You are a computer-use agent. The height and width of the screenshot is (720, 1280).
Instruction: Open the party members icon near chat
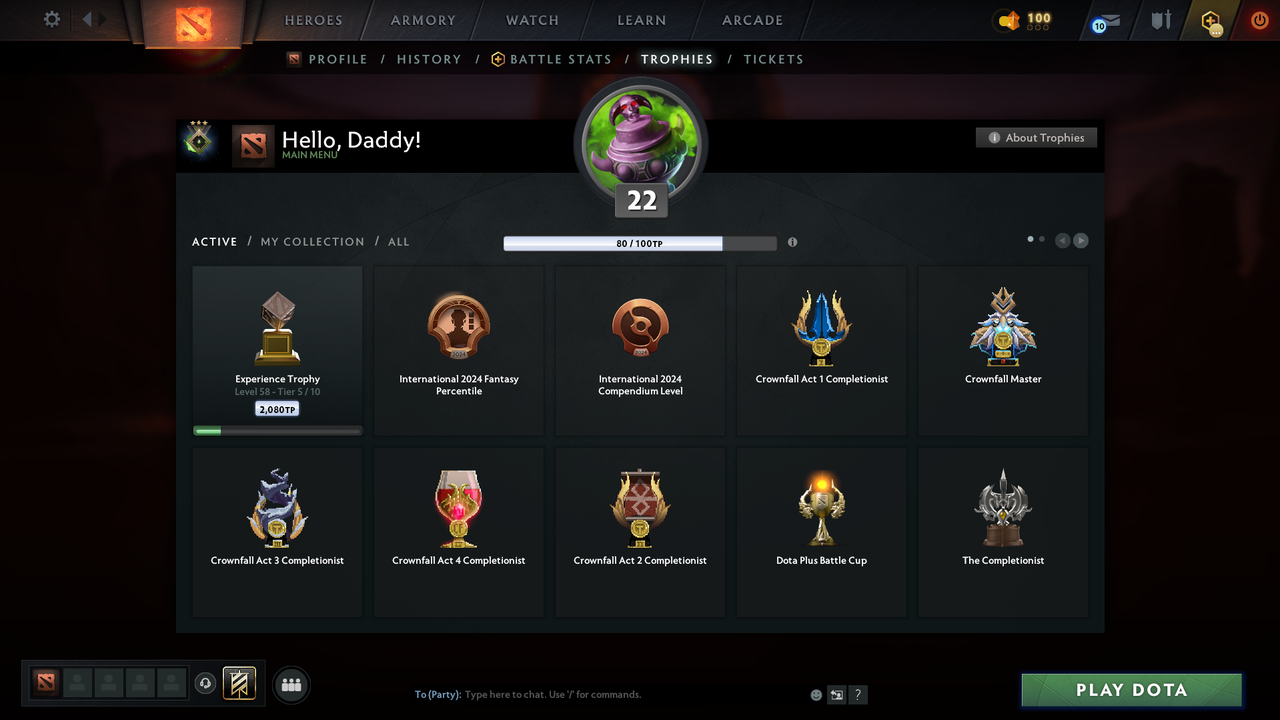pyautogui.click(x=291, y=684)
